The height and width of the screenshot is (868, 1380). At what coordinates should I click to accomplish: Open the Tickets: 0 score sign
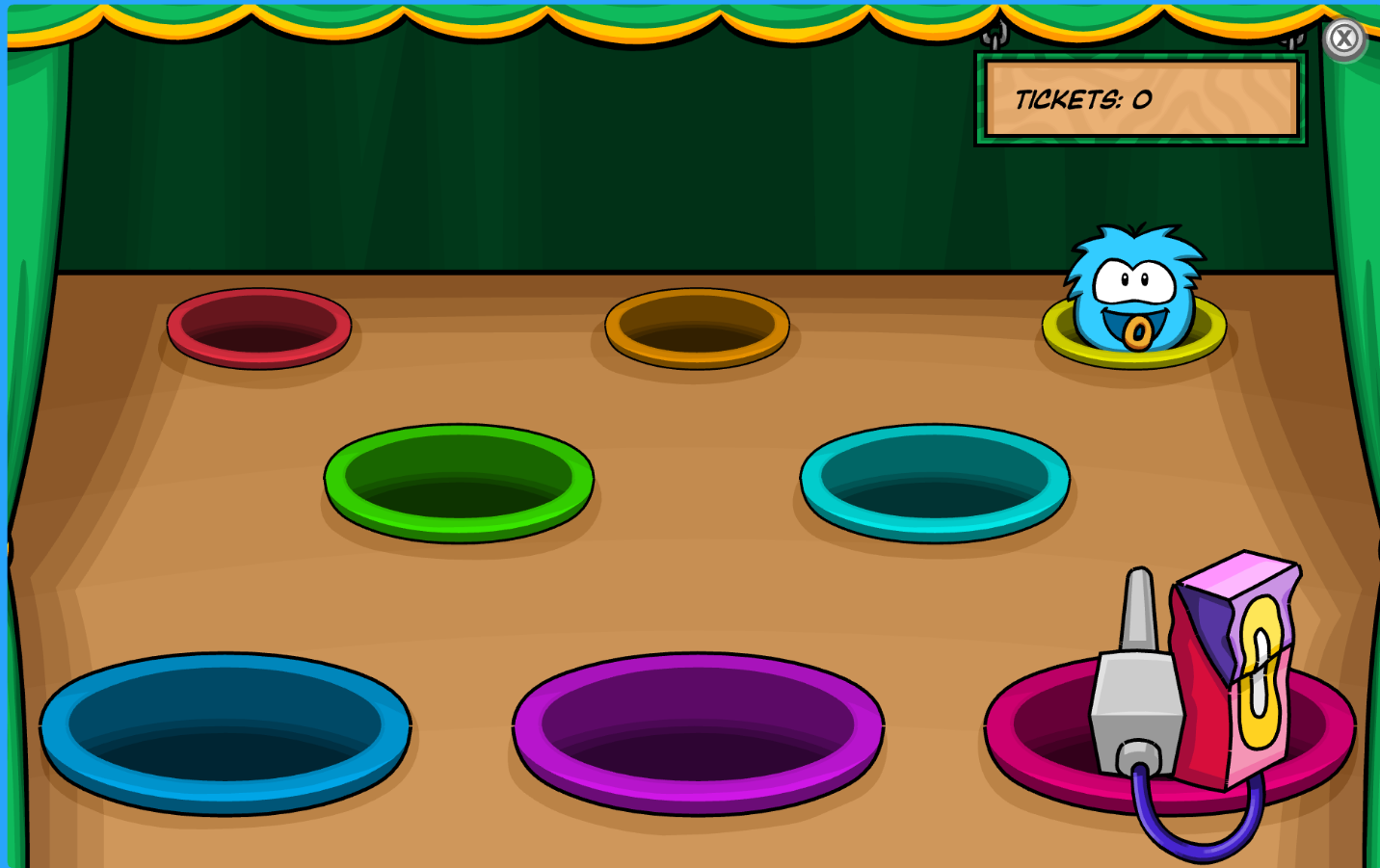1139,97
